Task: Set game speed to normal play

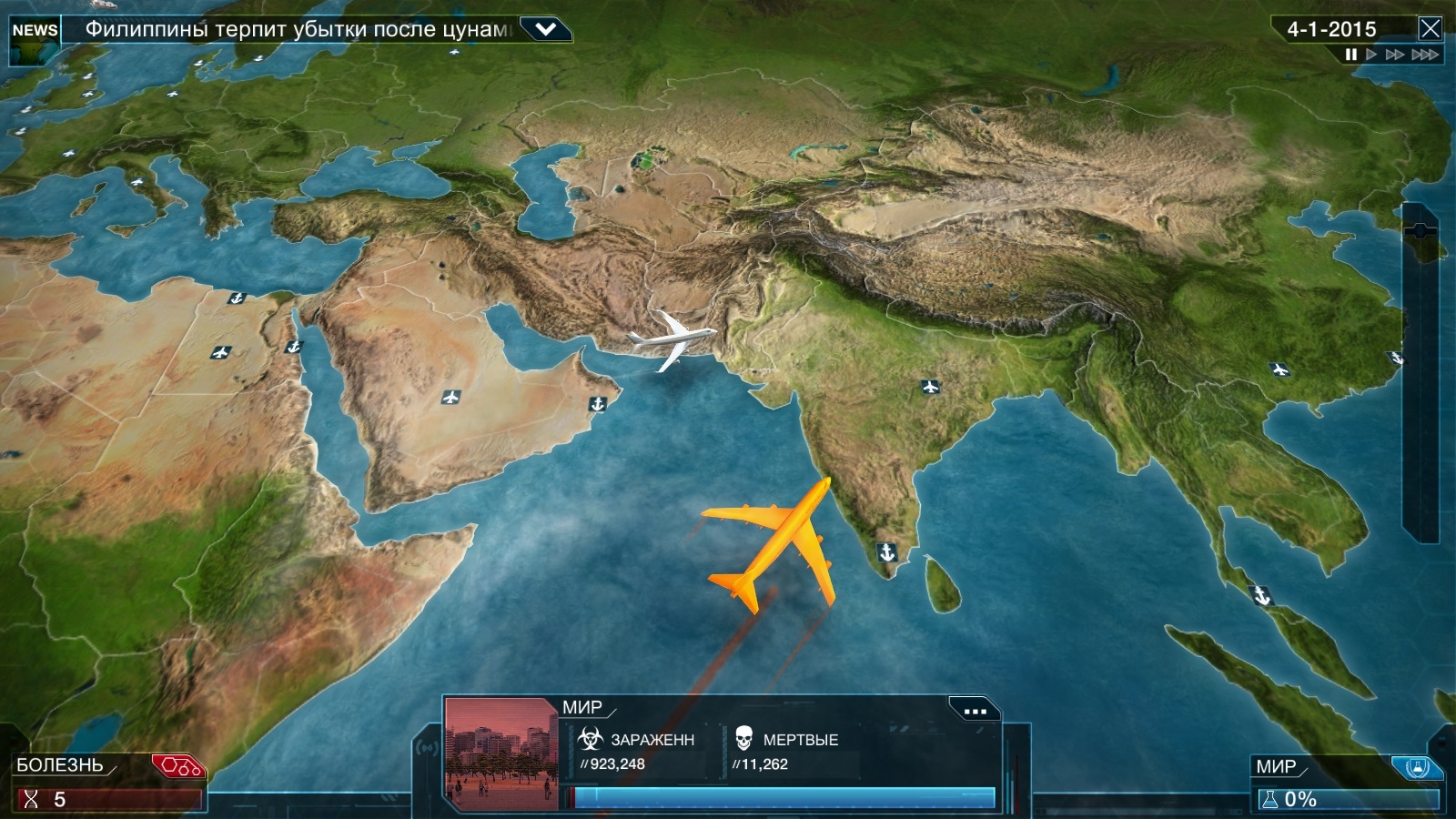Action: pos(1371,55)
